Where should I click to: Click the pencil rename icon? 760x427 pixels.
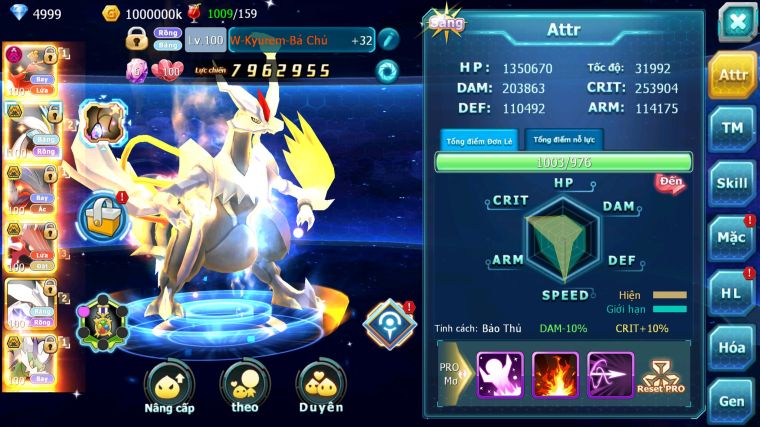click(x=389, y=40)
